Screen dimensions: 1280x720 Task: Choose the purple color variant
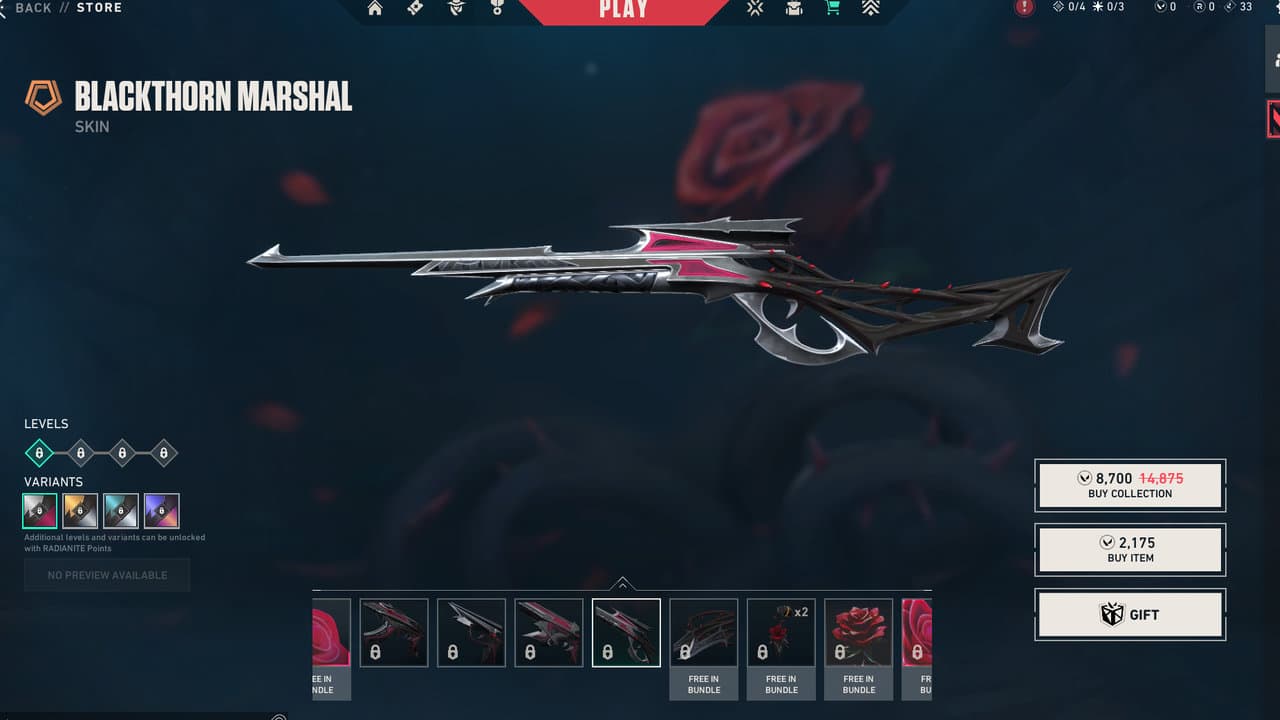[161, 511]
